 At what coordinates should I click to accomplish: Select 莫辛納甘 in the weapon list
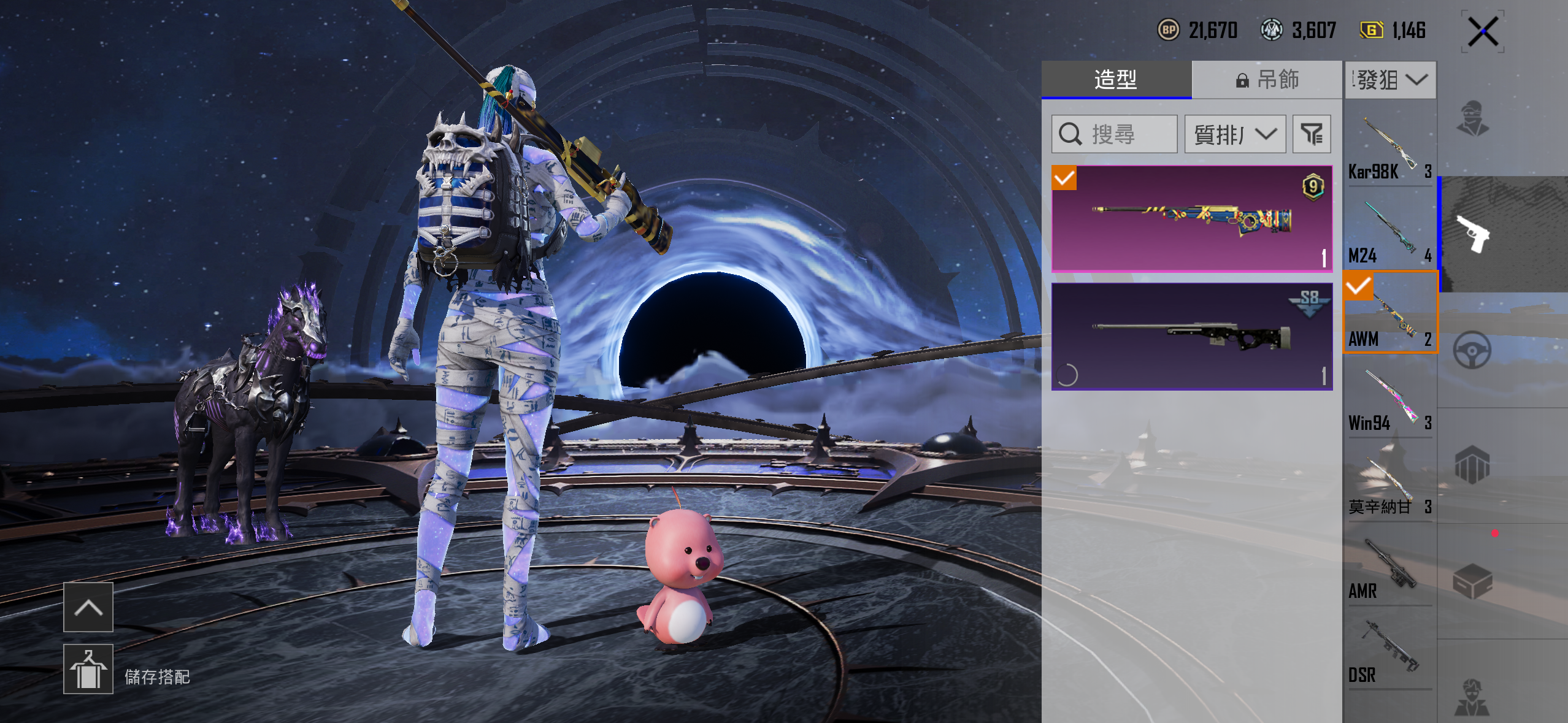1389,483
